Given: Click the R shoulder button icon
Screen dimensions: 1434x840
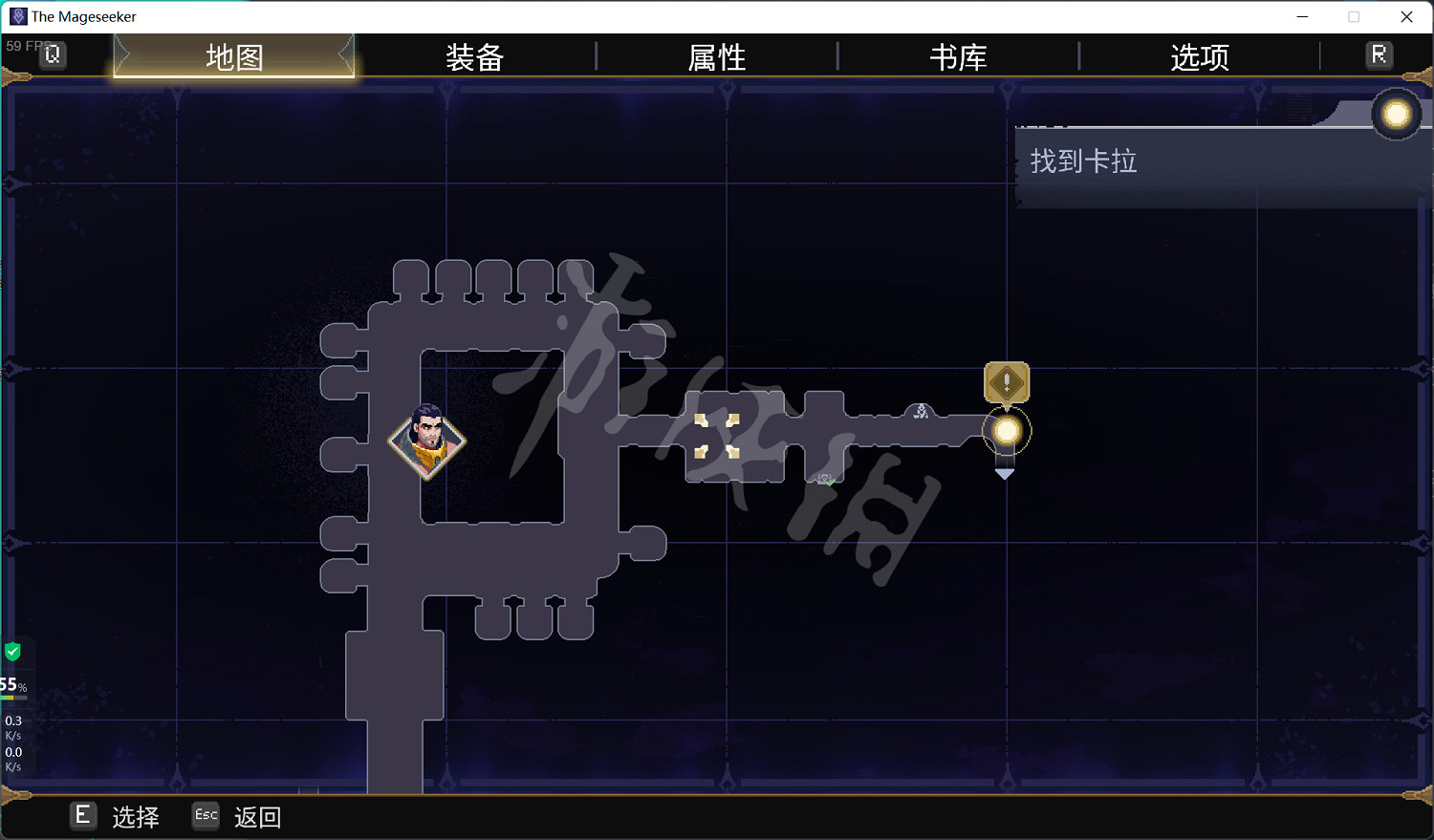Looking at the screenshot, I should click(1379, 54).
